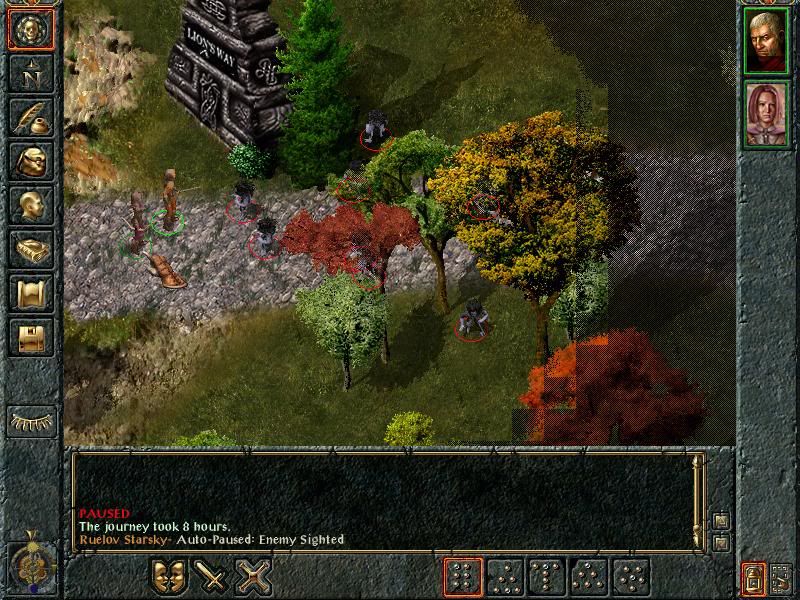This screenshot has width=800, height=600.
Task: Rest the party using the closed eye button
Action: click(x=32, y=421)
